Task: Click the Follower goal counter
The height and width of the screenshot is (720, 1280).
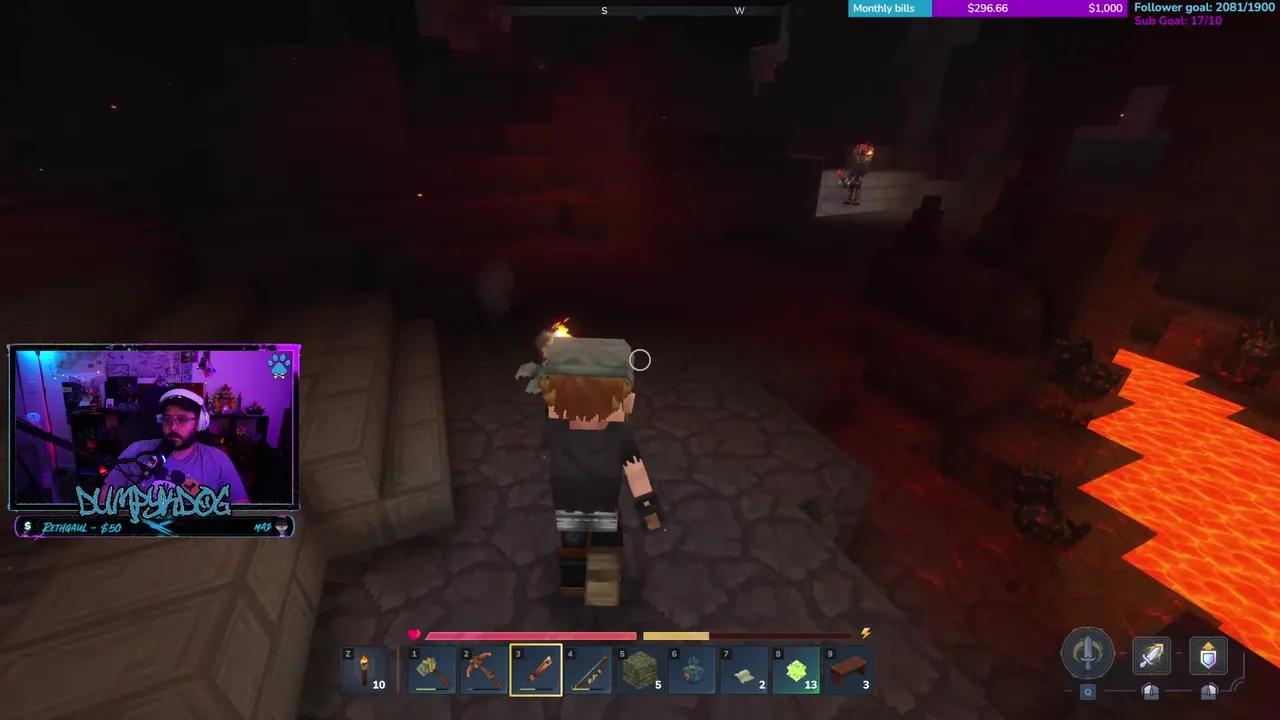Action: tap(1203, 6)
